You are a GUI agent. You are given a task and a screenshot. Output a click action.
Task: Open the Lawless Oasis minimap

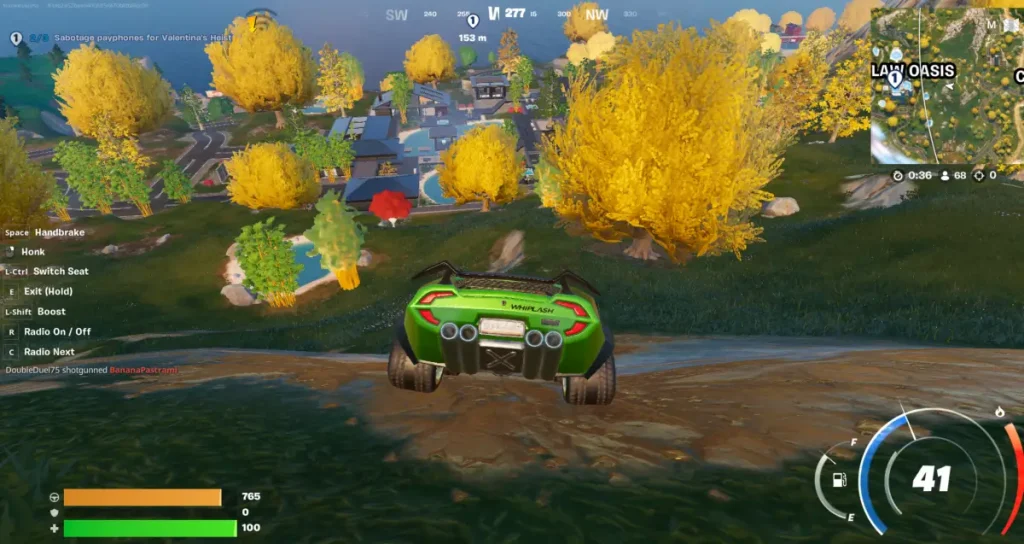click(946, 85)
